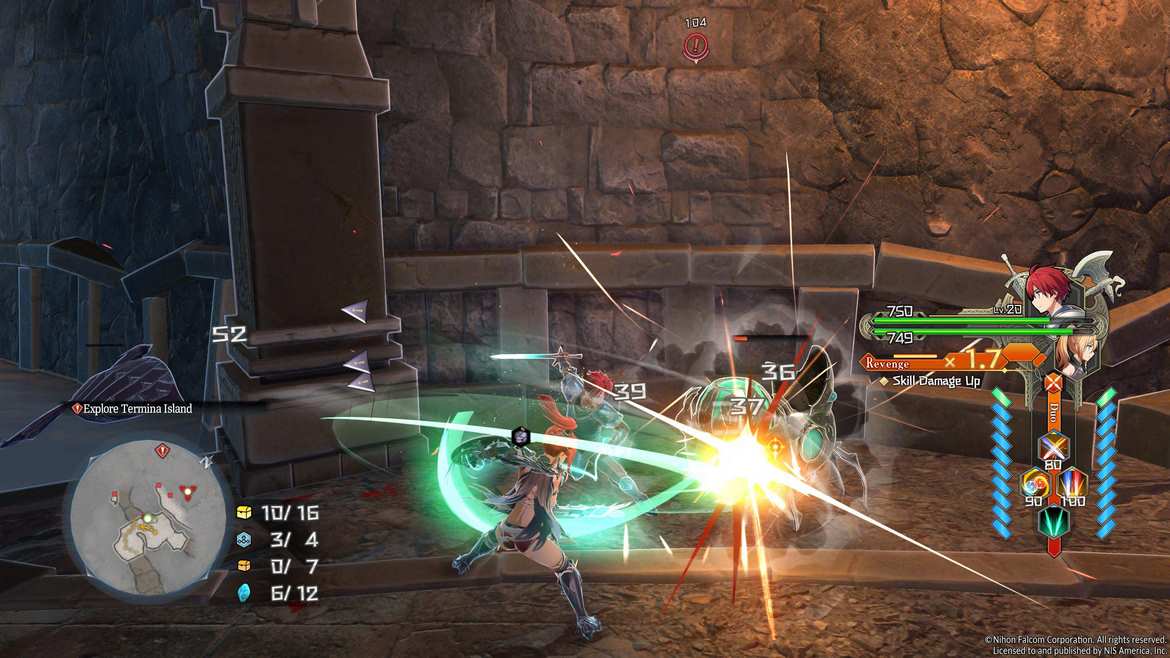The width and height of the screenshot is (1170, 658).
Task: Click the red objective marker on the minimap
Action: coord(162,452)
